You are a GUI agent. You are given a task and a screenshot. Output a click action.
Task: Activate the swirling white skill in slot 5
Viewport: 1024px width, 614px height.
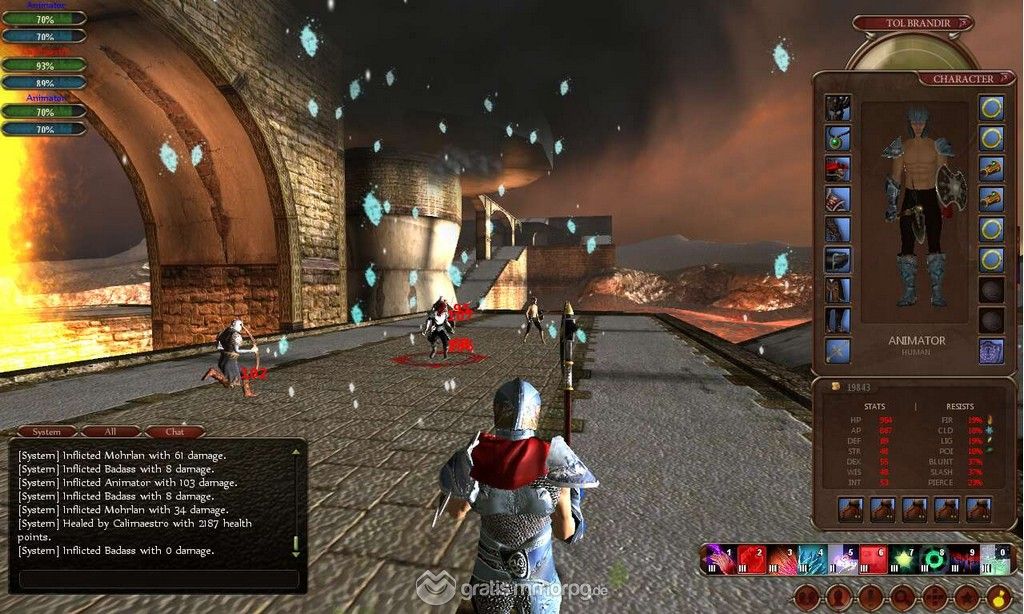coord(843,559)
